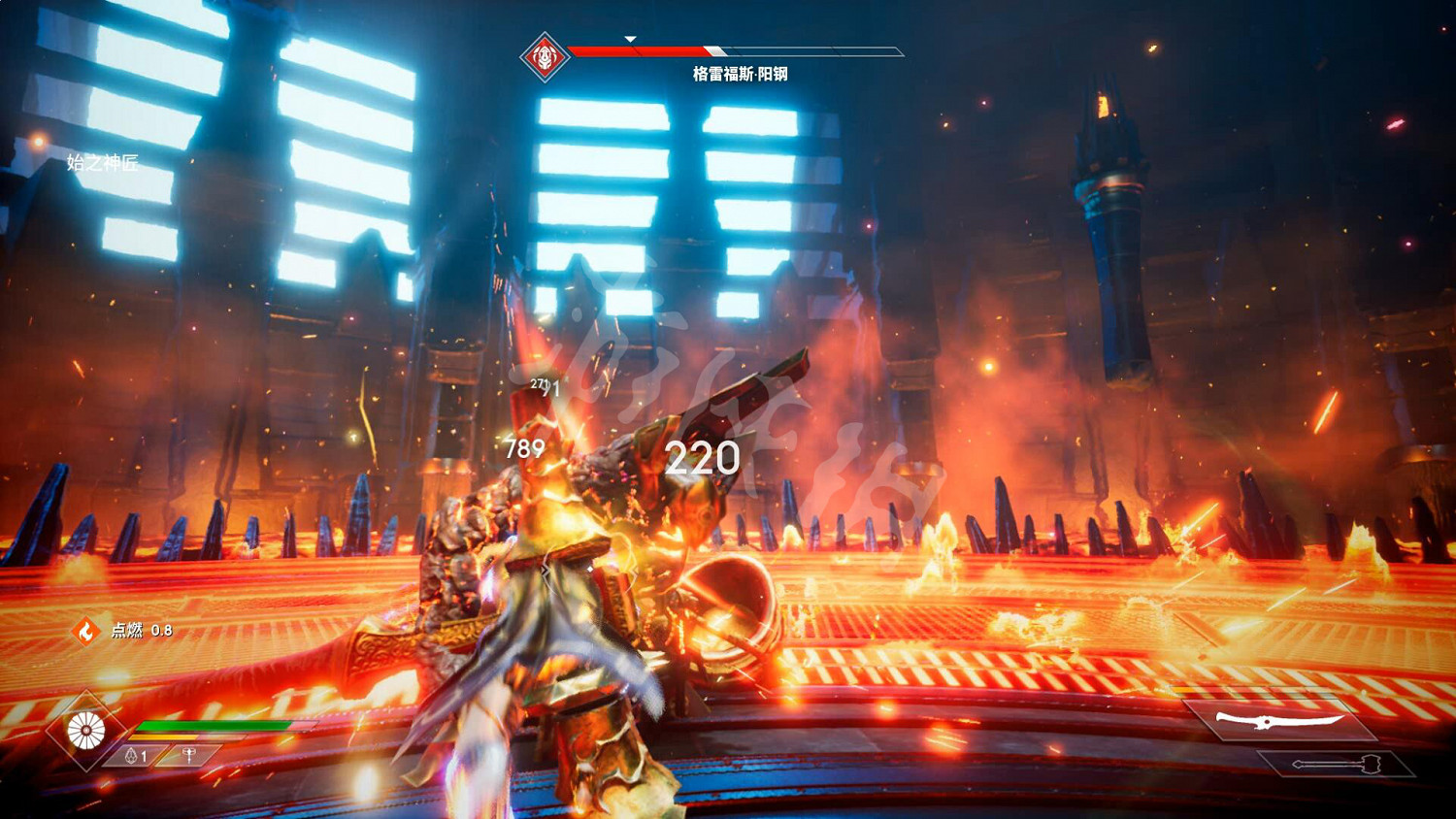
Task: Use the crystal consumable slot
Action: click(135, 755)
